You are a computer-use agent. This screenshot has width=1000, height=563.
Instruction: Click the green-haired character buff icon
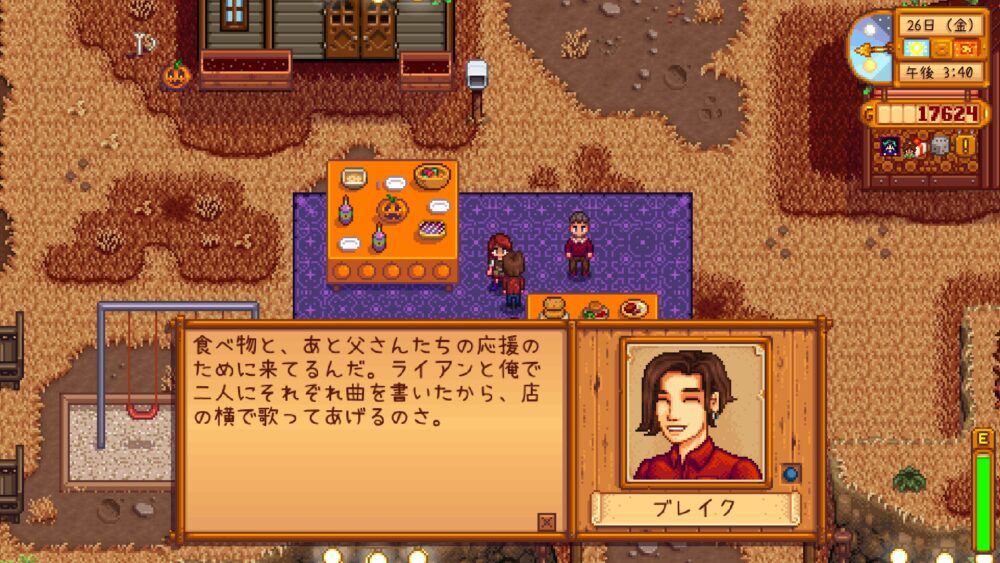click(x=889, y=146)
